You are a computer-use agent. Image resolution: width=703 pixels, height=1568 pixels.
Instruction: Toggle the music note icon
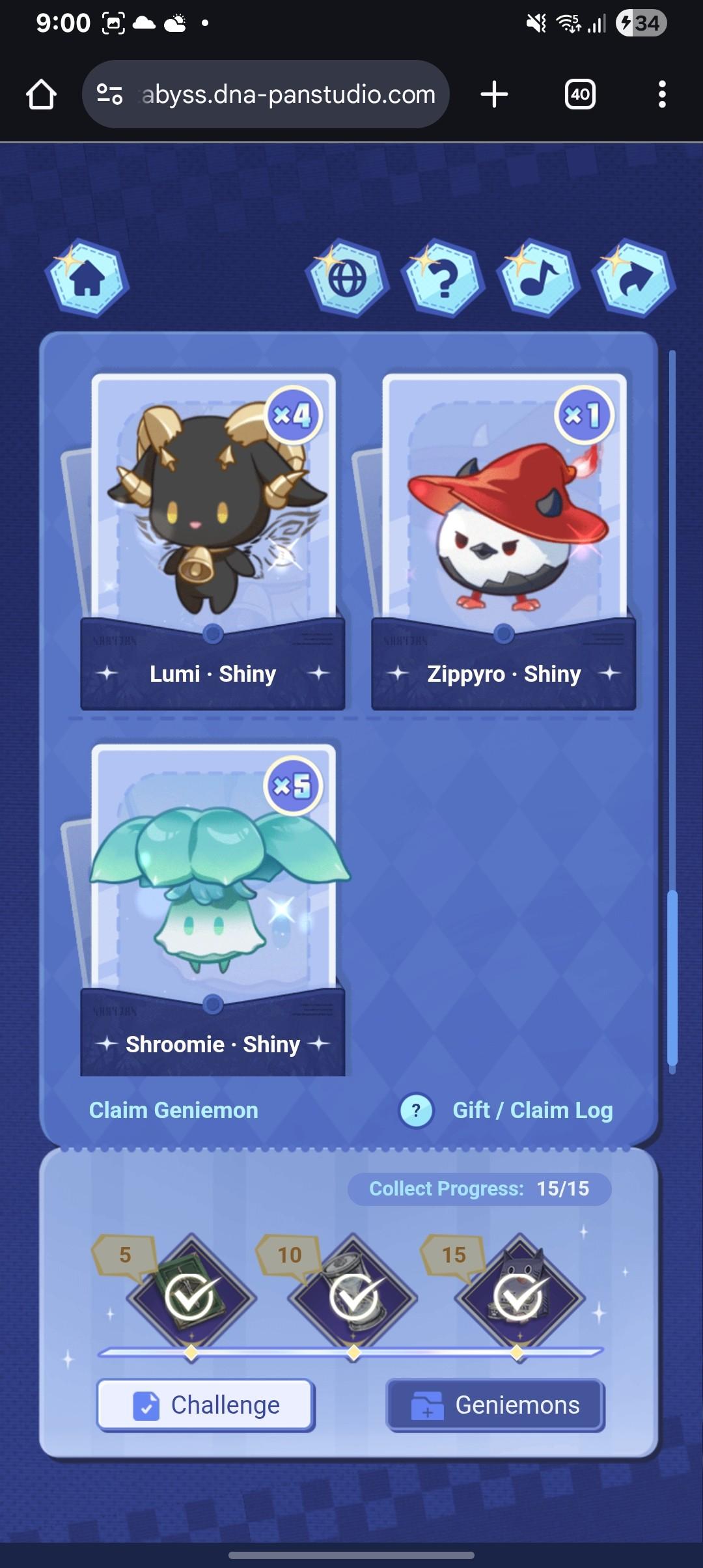tap(539, 278)
